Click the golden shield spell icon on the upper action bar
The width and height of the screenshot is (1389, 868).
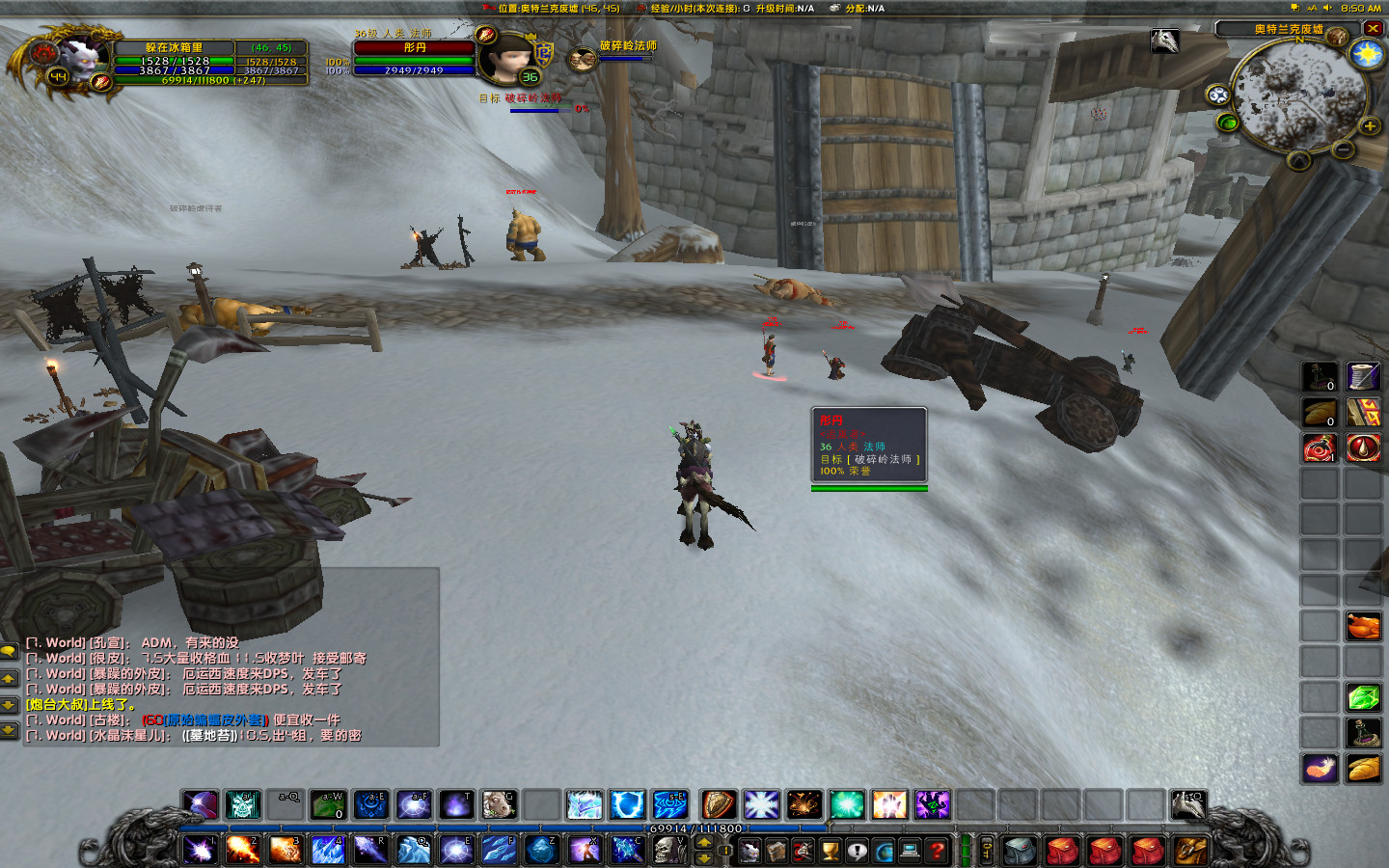pos(719,805)
